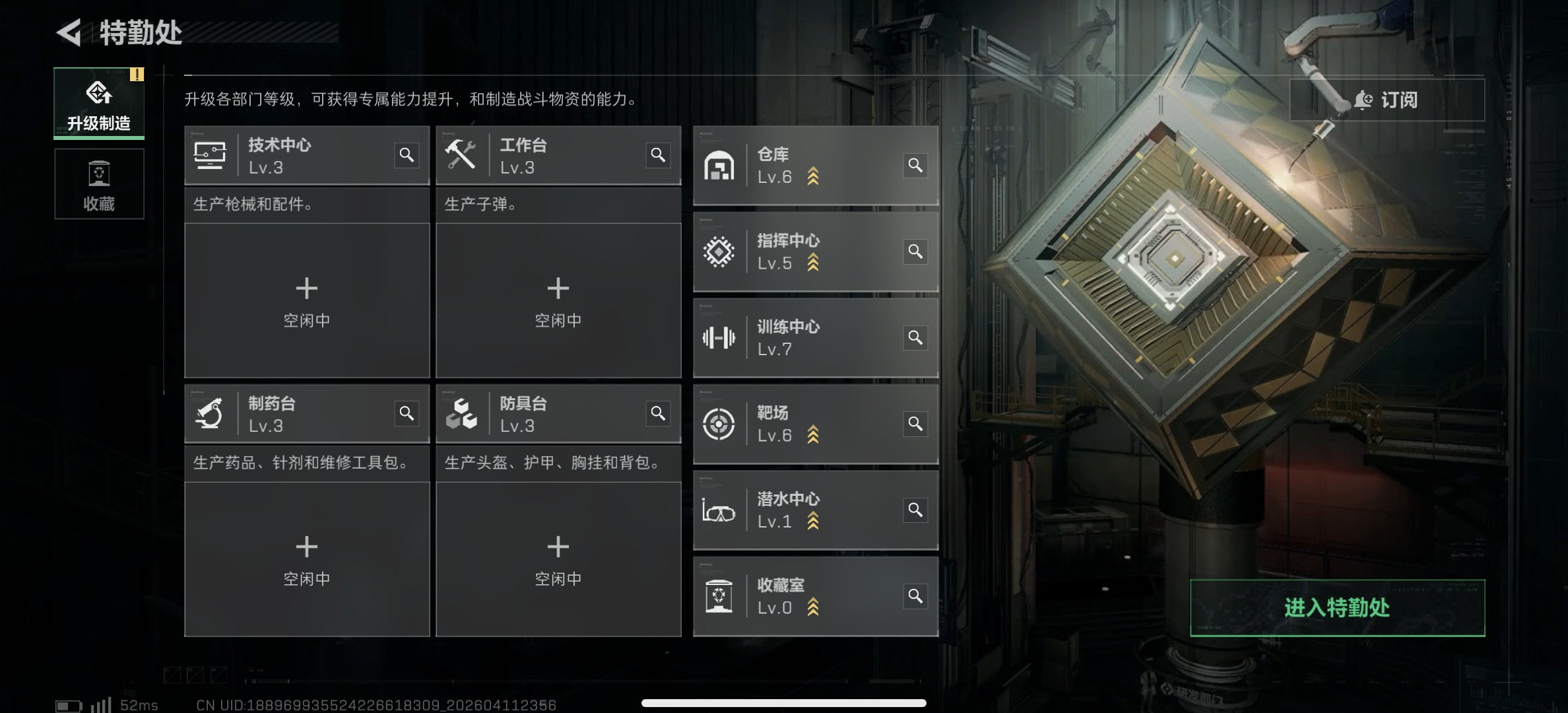Image resolution: width=1568 pixels, height=713 pixels.
Task: Expand the 潜水中心 upgrade chevrons
Action: pyautogui.click(x=814, y=522)
